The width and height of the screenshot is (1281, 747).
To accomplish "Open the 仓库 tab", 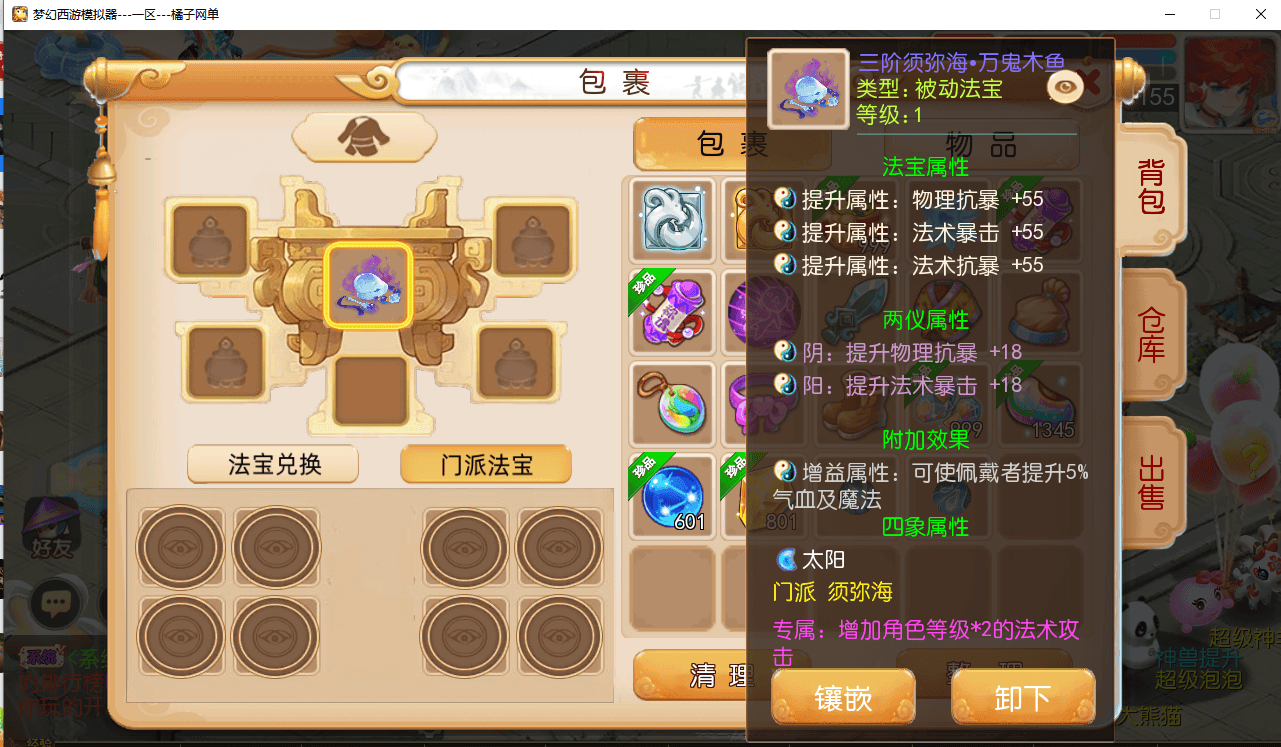I will [x=1150, y=335].
